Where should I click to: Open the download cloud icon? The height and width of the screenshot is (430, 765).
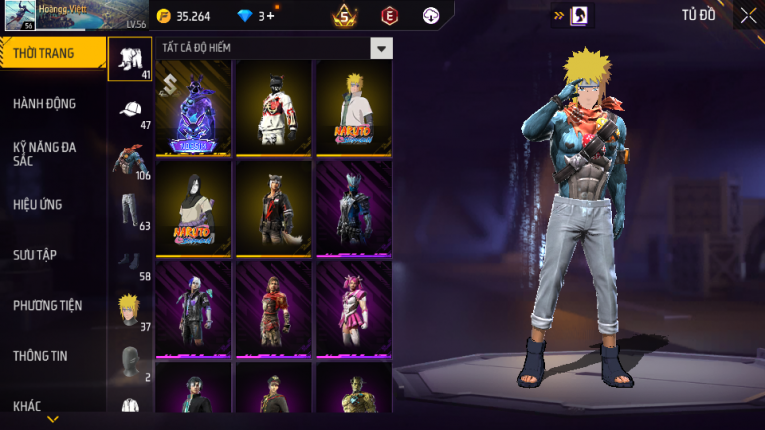[431, 16]
